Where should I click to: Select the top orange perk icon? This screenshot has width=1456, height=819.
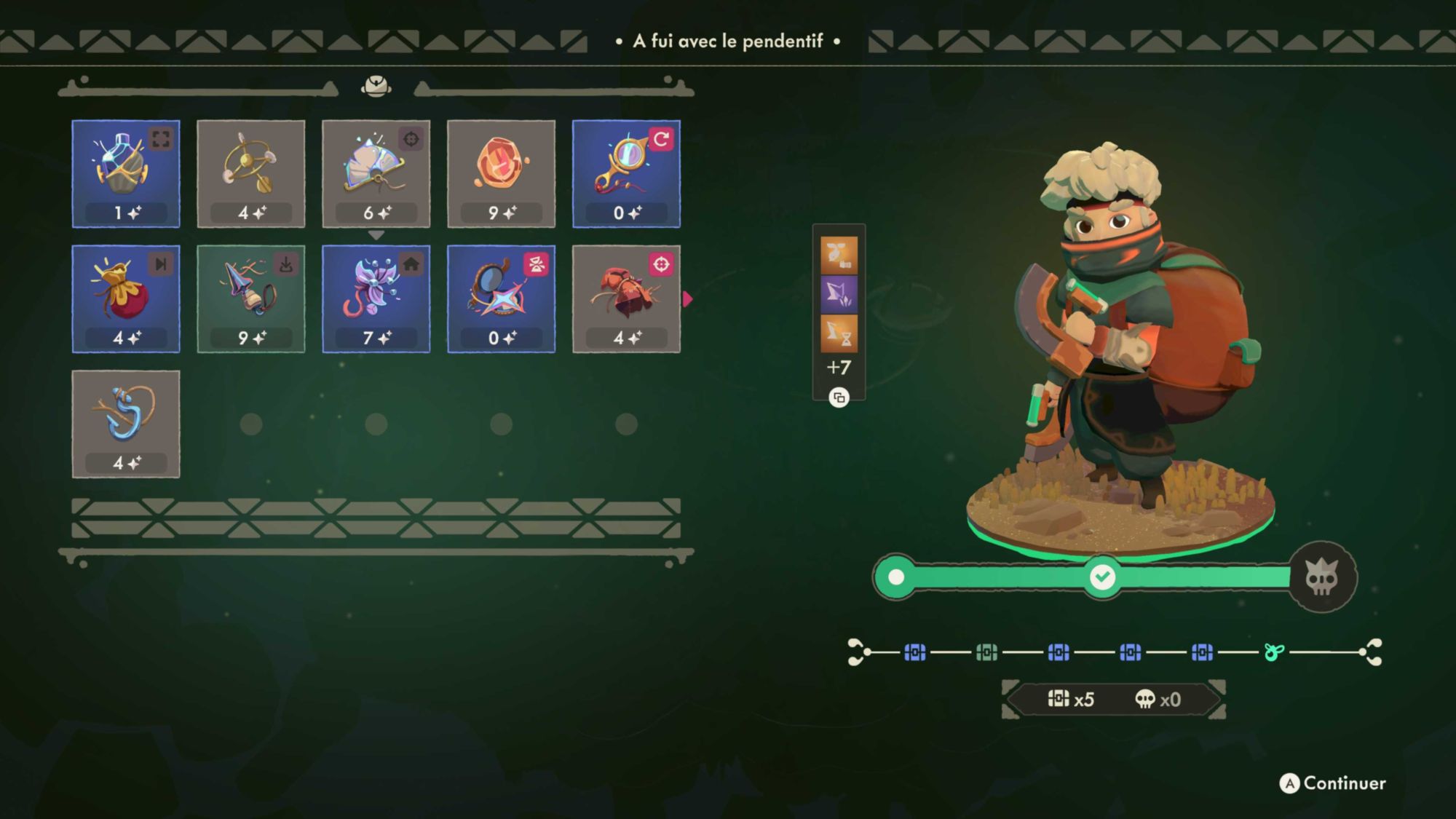coord(839,255)
